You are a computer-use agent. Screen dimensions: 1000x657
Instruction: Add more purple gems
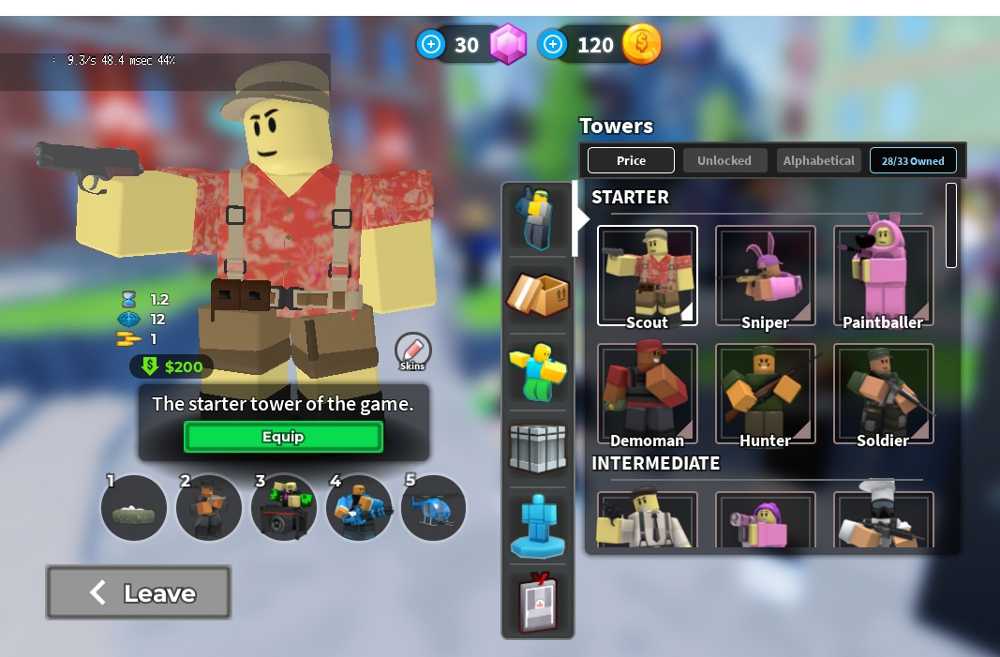(x=432, y=45)
